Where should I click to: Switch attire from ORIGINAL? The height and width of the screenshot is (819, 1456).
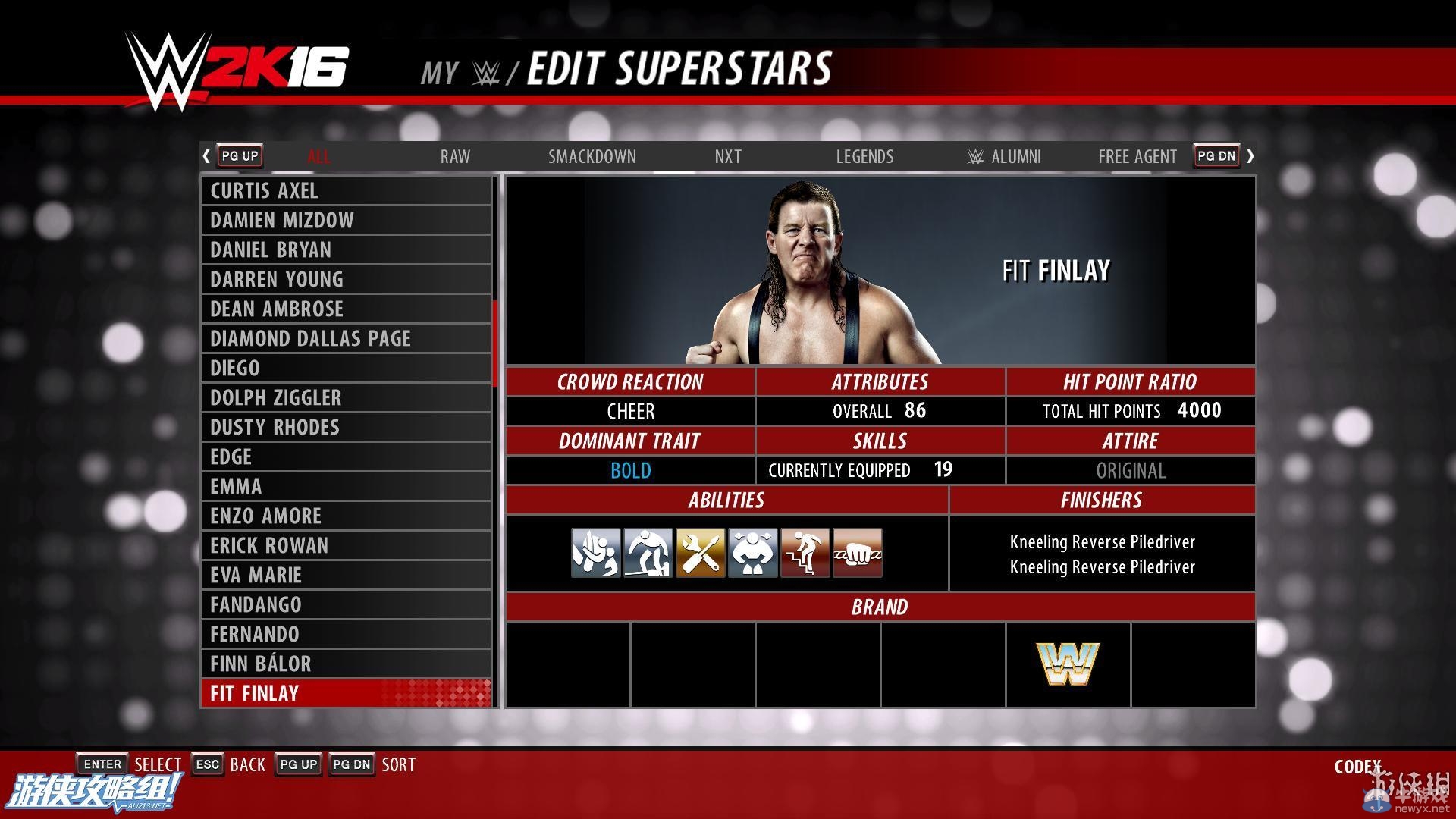point(1130,470)
